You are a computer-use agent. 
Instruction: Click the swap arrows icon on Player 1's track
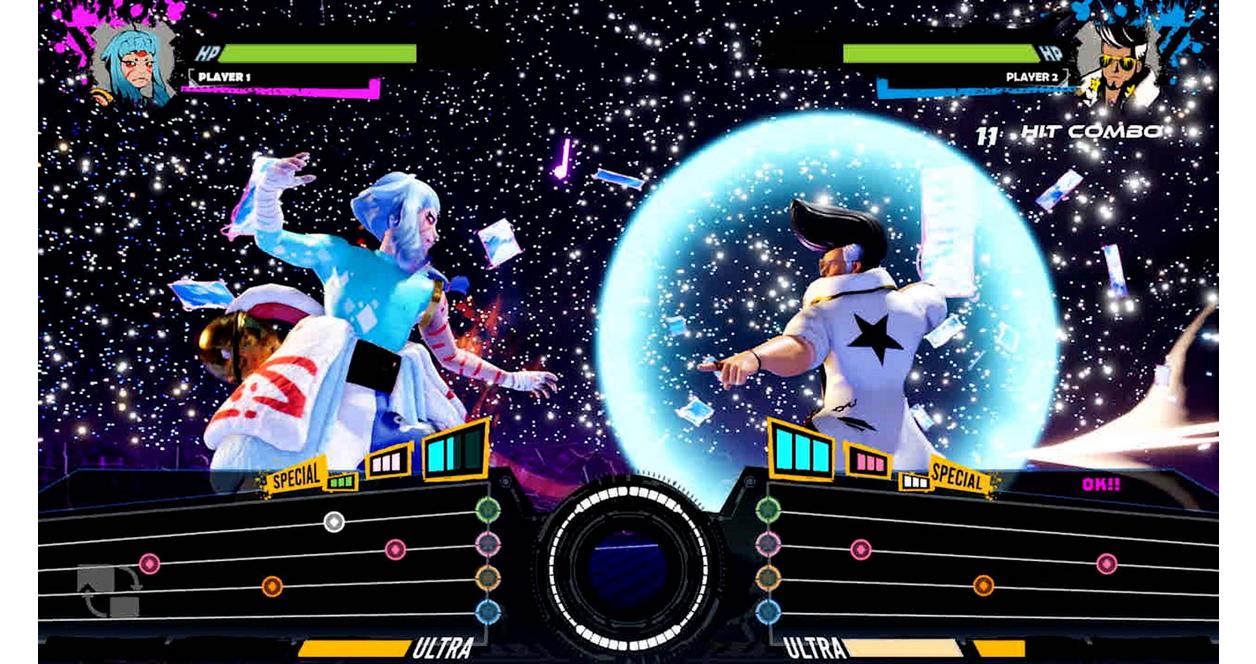pyautogui.click(x=108, y=592)
